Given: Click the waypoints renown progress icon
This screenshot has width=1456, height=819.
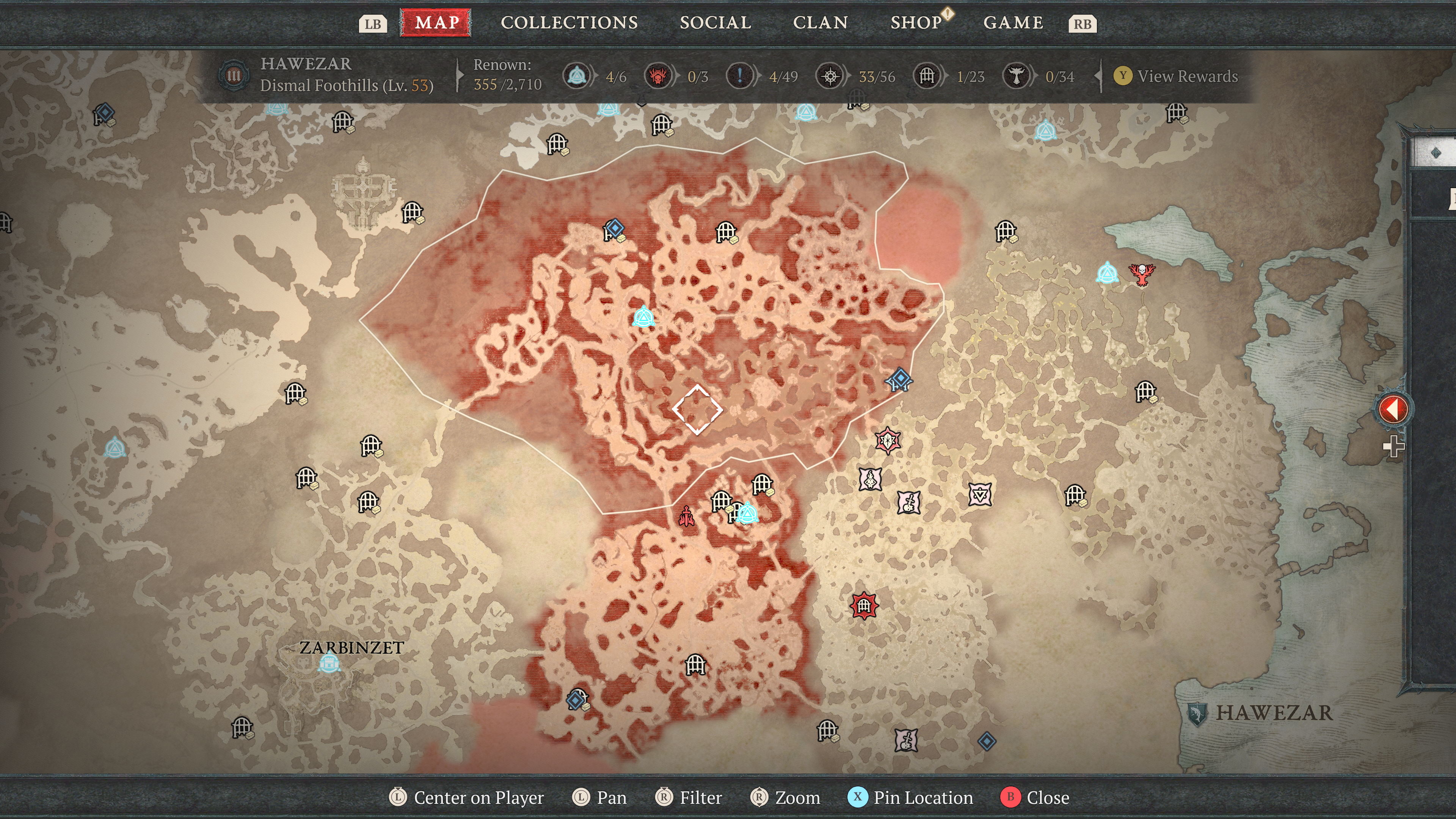Looking at the screenshot, I should point(576,76).
